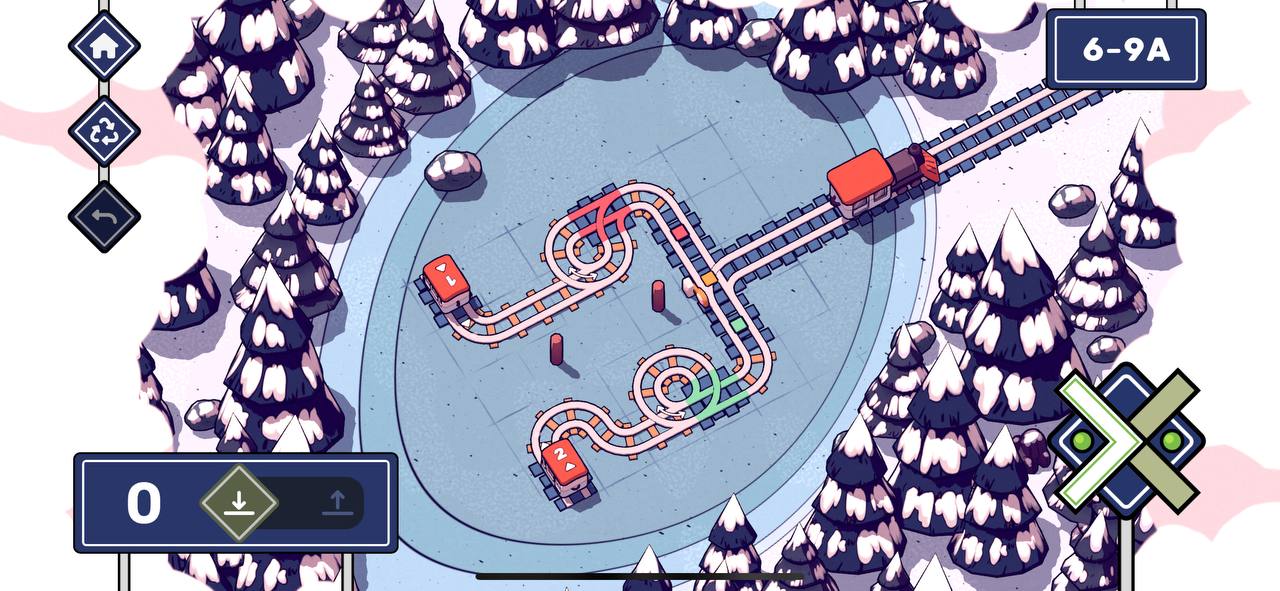Go to the home menu

(104, 45)
